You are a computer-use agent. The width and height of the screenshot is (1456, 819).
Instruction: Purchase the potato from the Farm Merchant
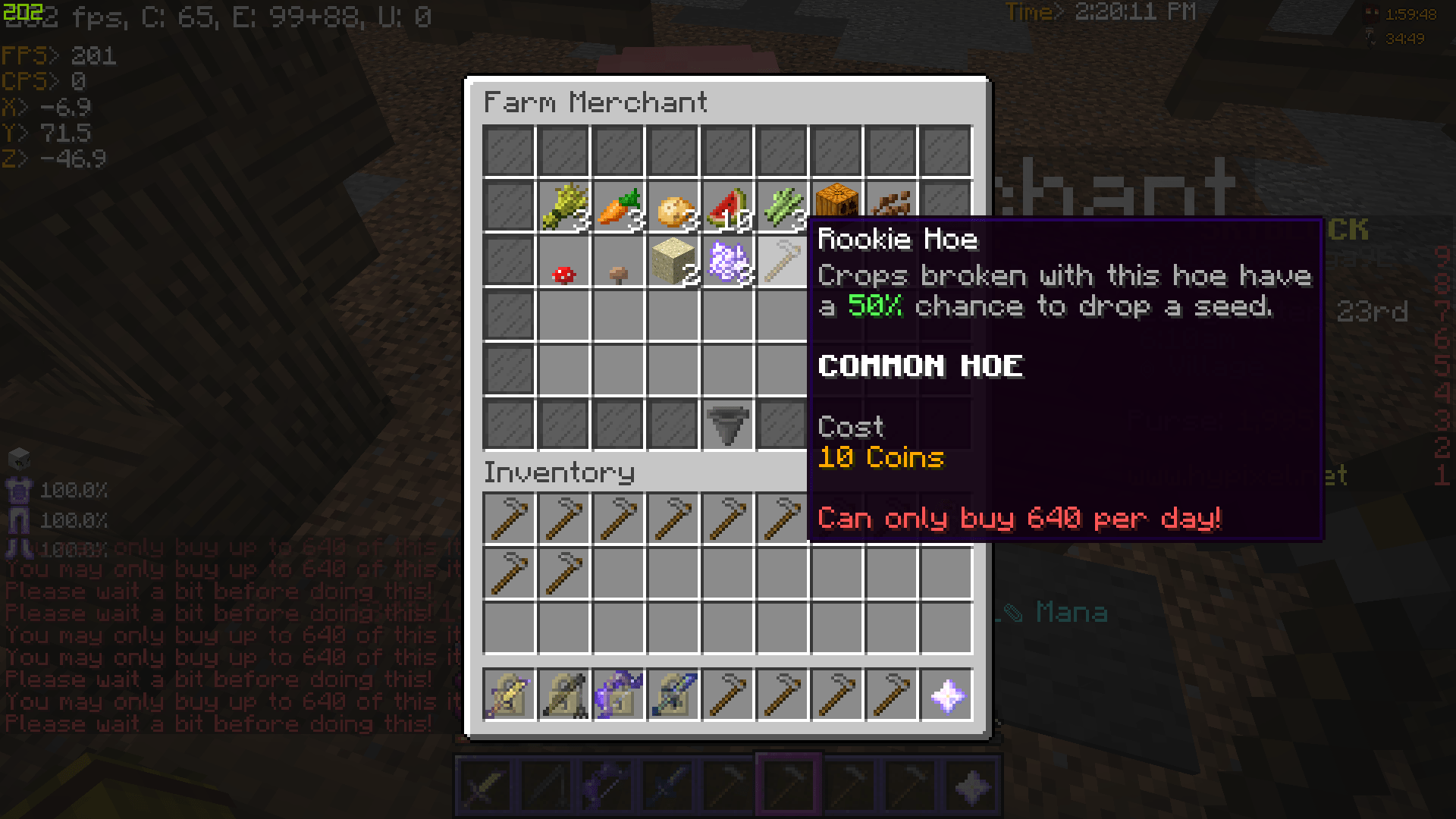[673, 205]
